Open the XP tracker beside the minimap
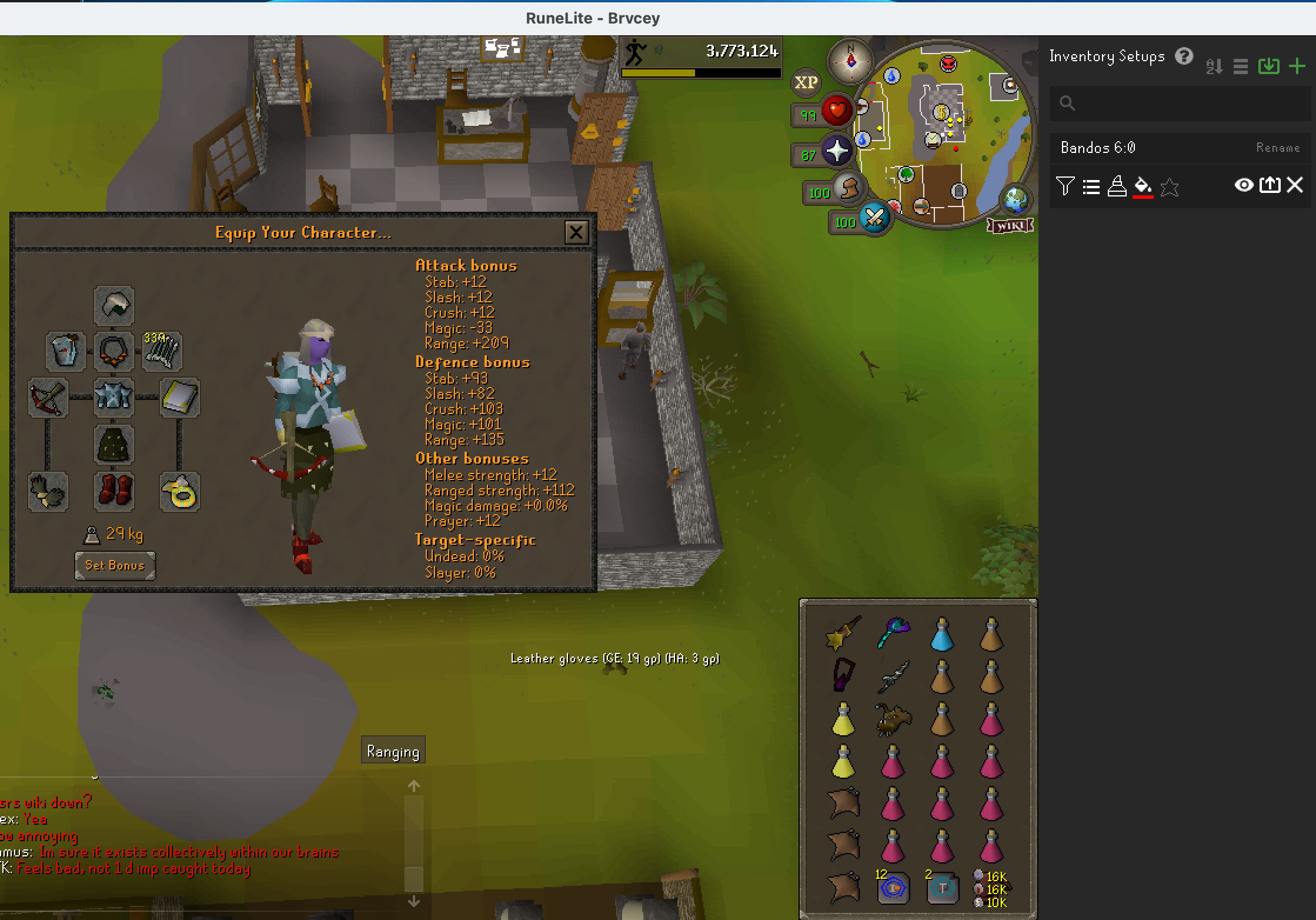1316x920 pixels. 807,82
